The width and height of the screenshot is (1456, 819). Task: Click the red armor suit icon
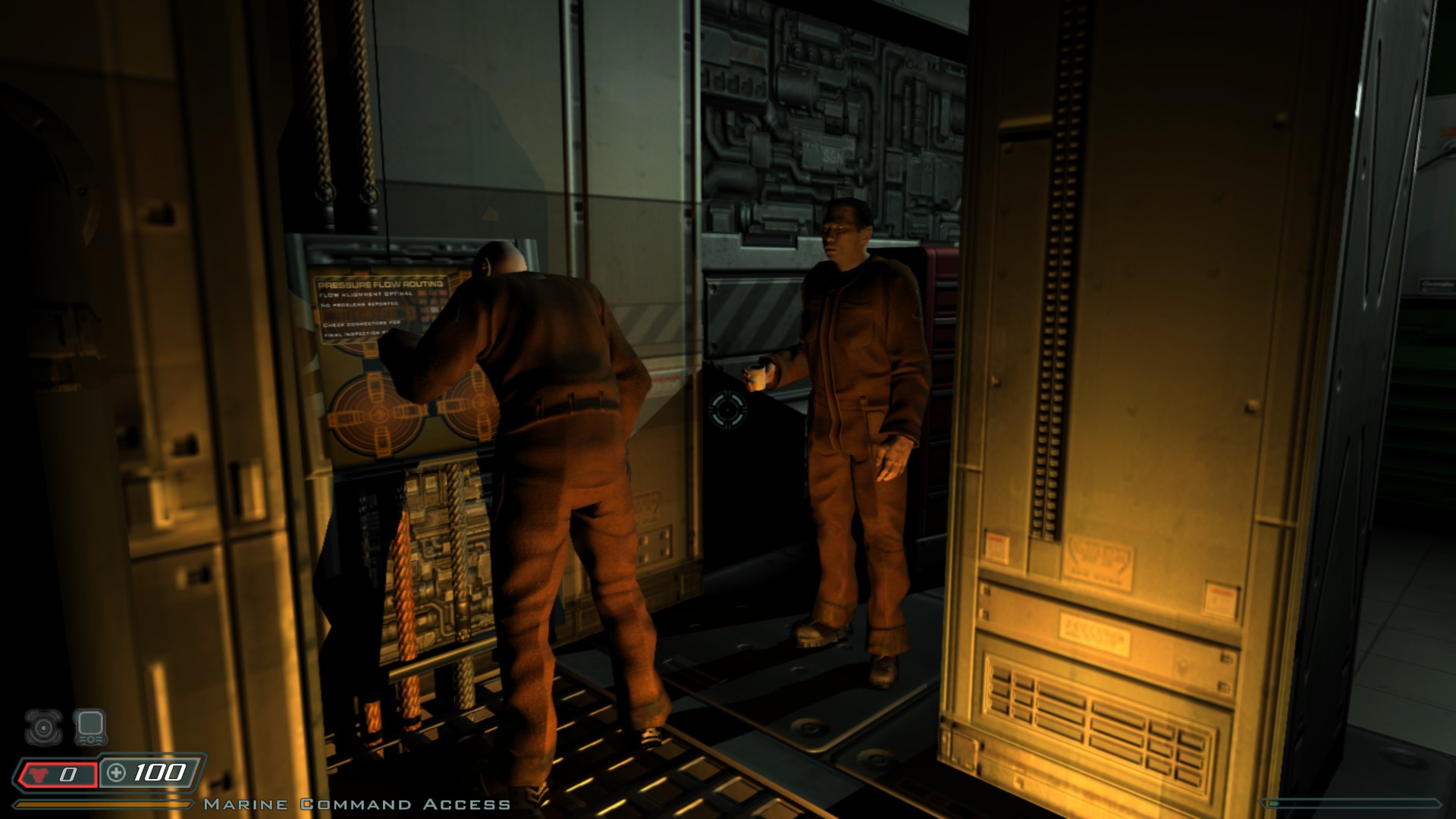point(36,775)
